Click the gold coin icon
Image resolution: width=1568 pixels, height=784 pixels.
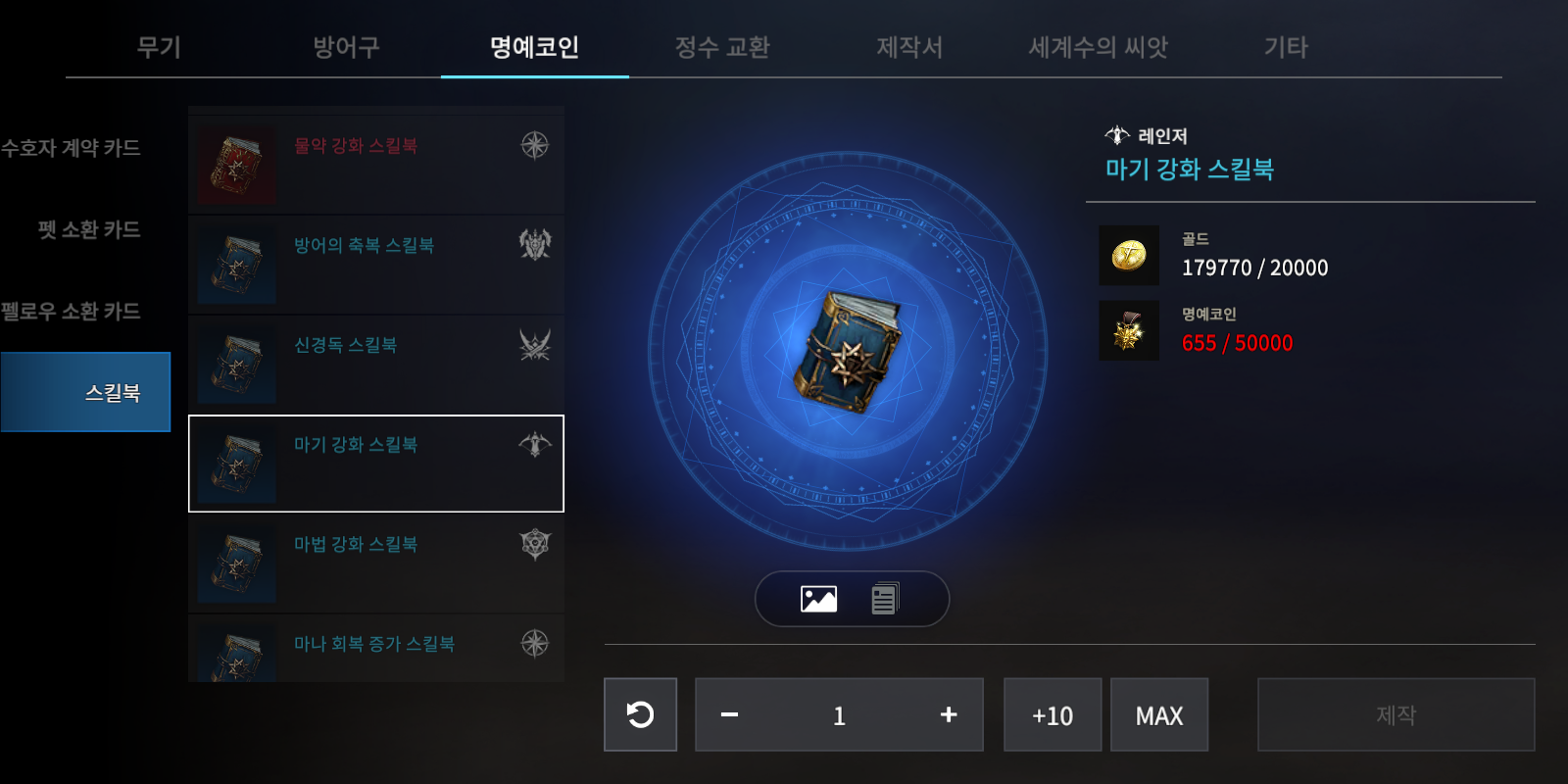tap(1129, 252)
